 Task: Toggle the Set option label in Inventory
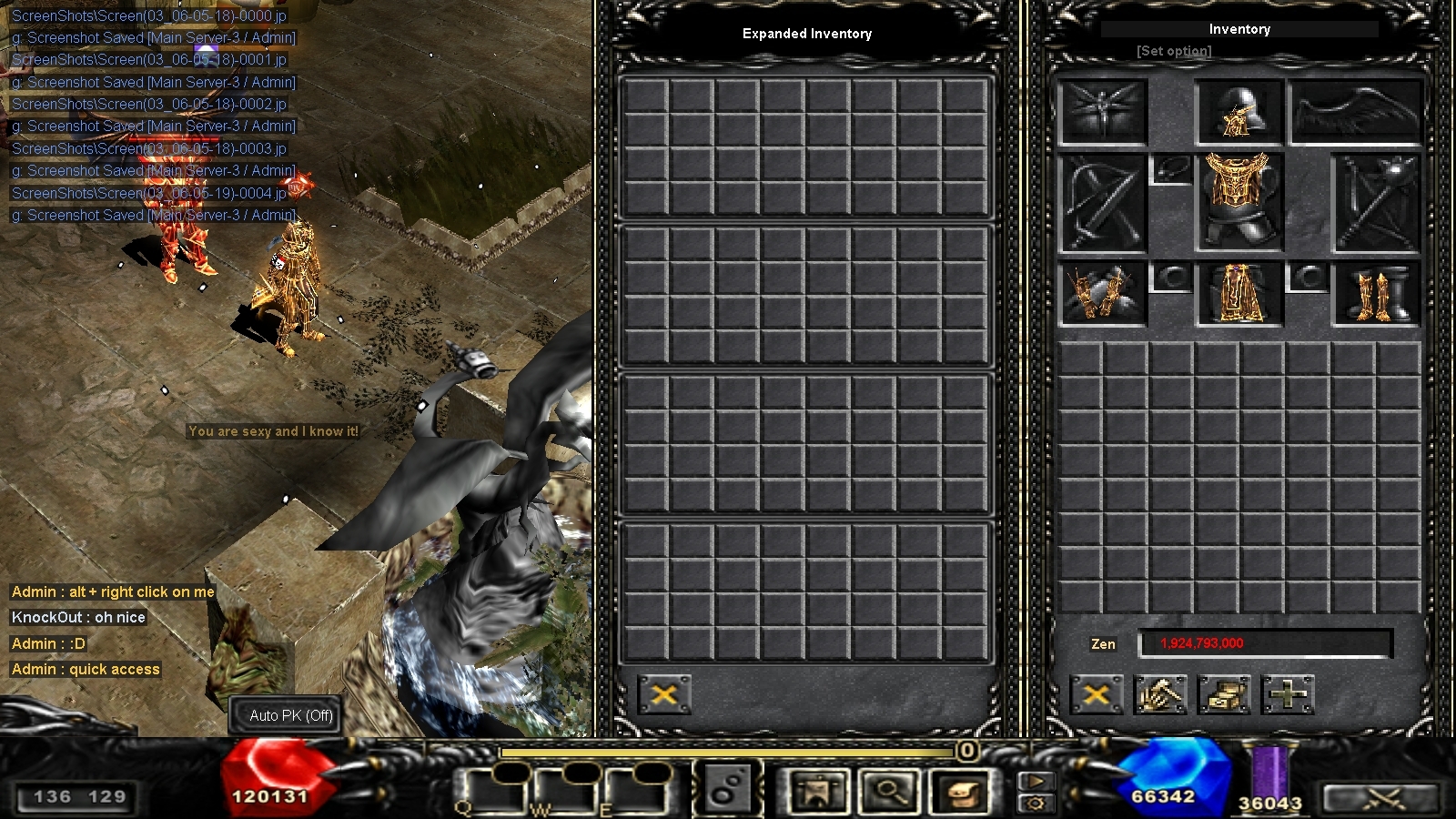click(1173, 51)
